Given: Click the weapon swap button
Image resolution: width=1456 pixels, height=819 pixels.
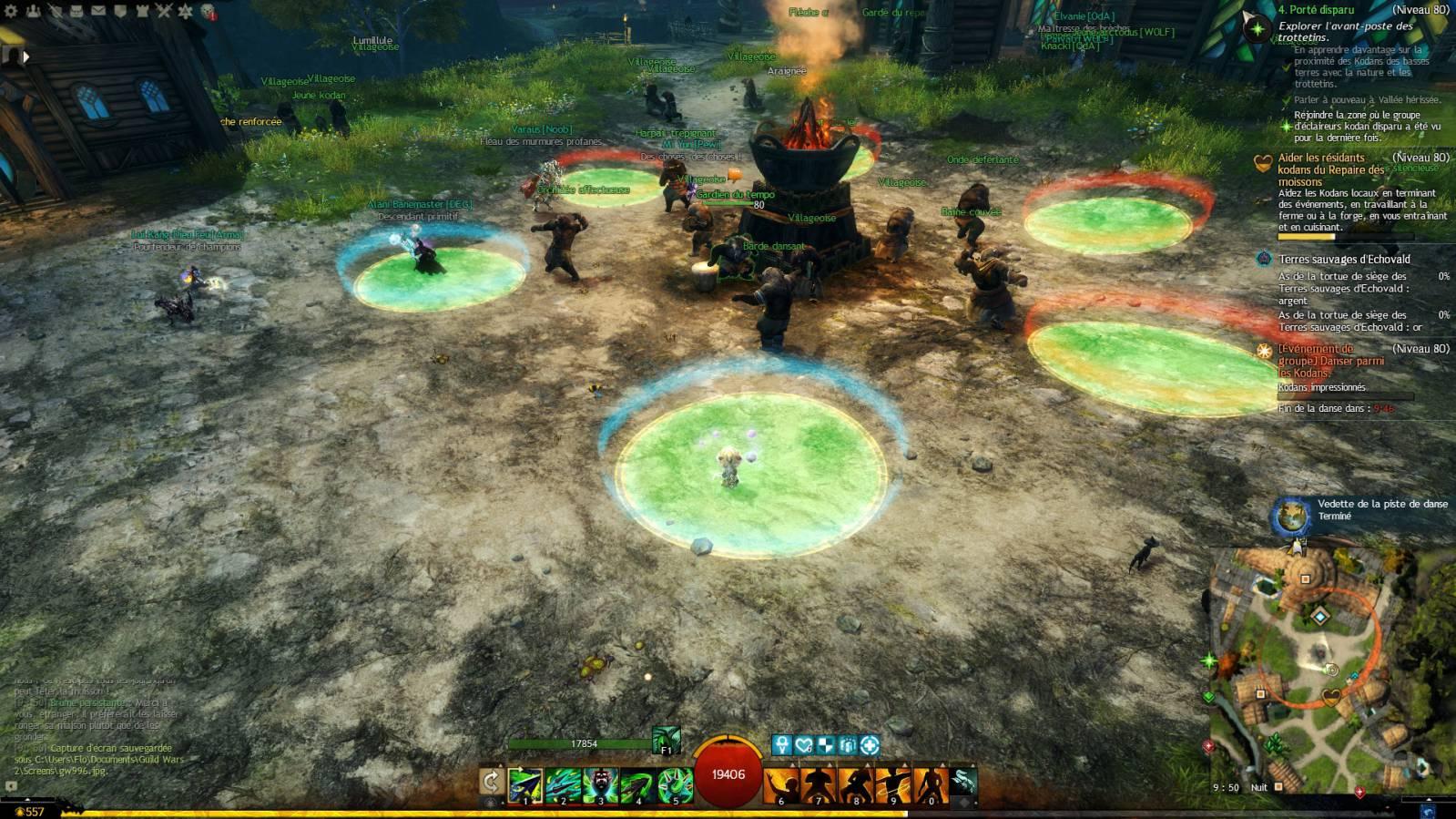Looking at the screenshot, I should (491, 783).
